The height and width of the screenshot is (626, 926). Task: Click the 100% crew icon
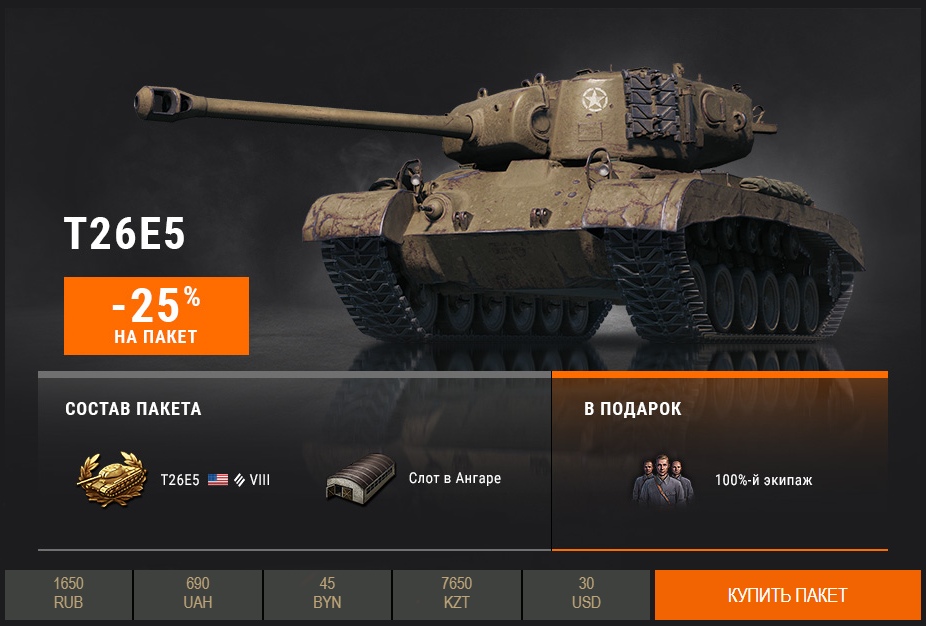[662, 480]
